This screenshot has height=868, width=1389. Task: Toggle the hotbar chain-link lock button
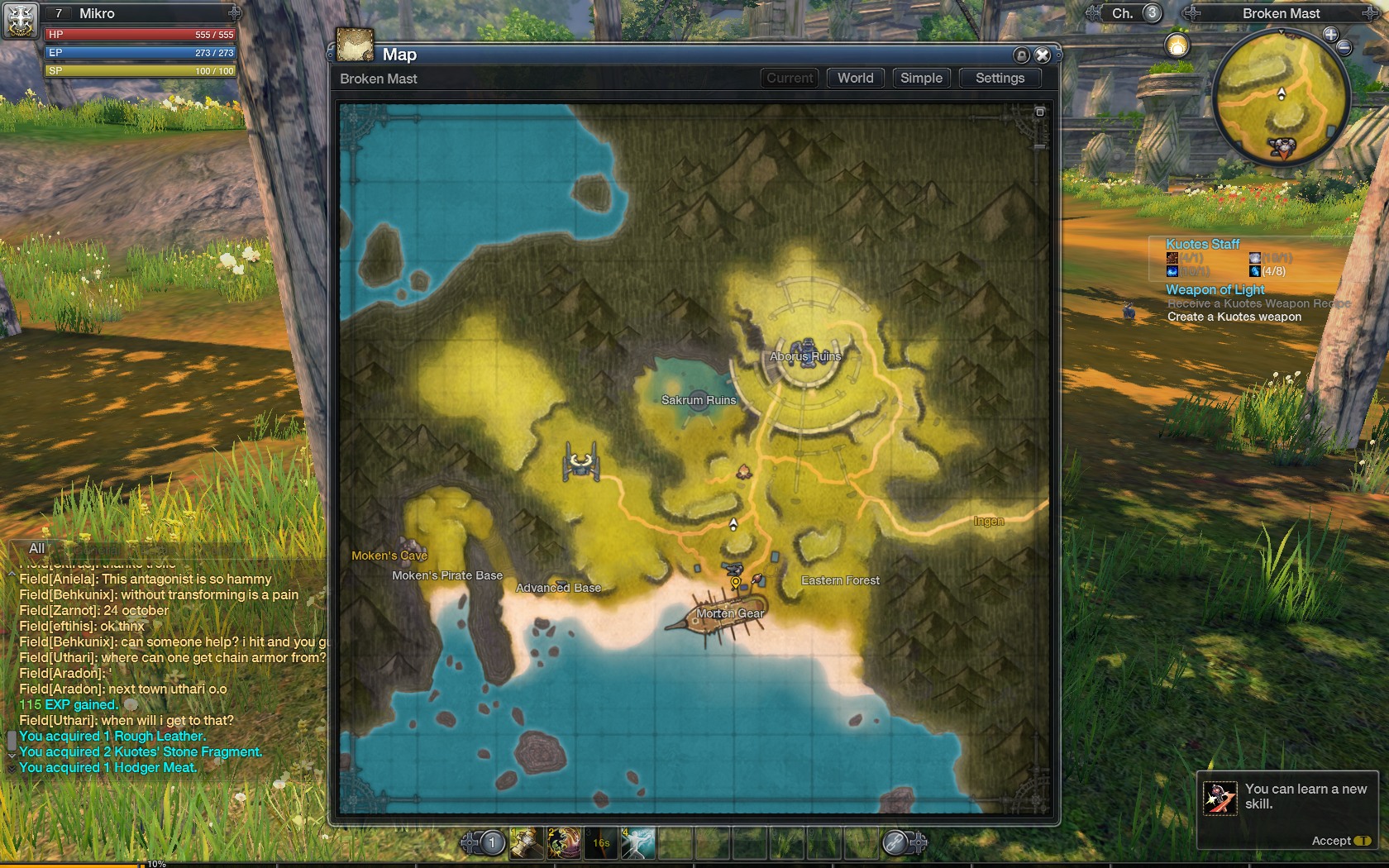896,842
